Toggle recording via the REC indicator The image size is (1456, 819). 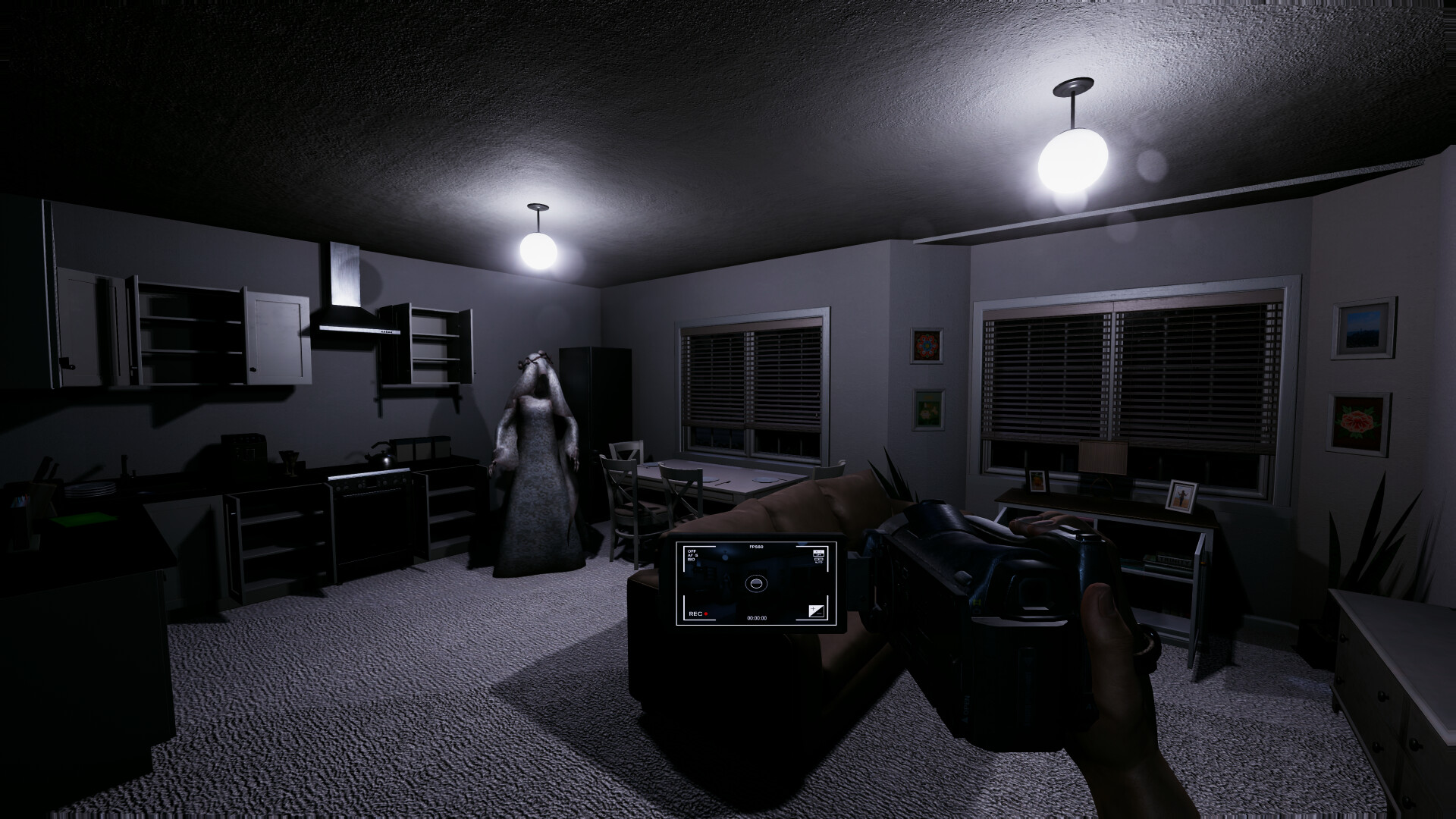point(695,614)
